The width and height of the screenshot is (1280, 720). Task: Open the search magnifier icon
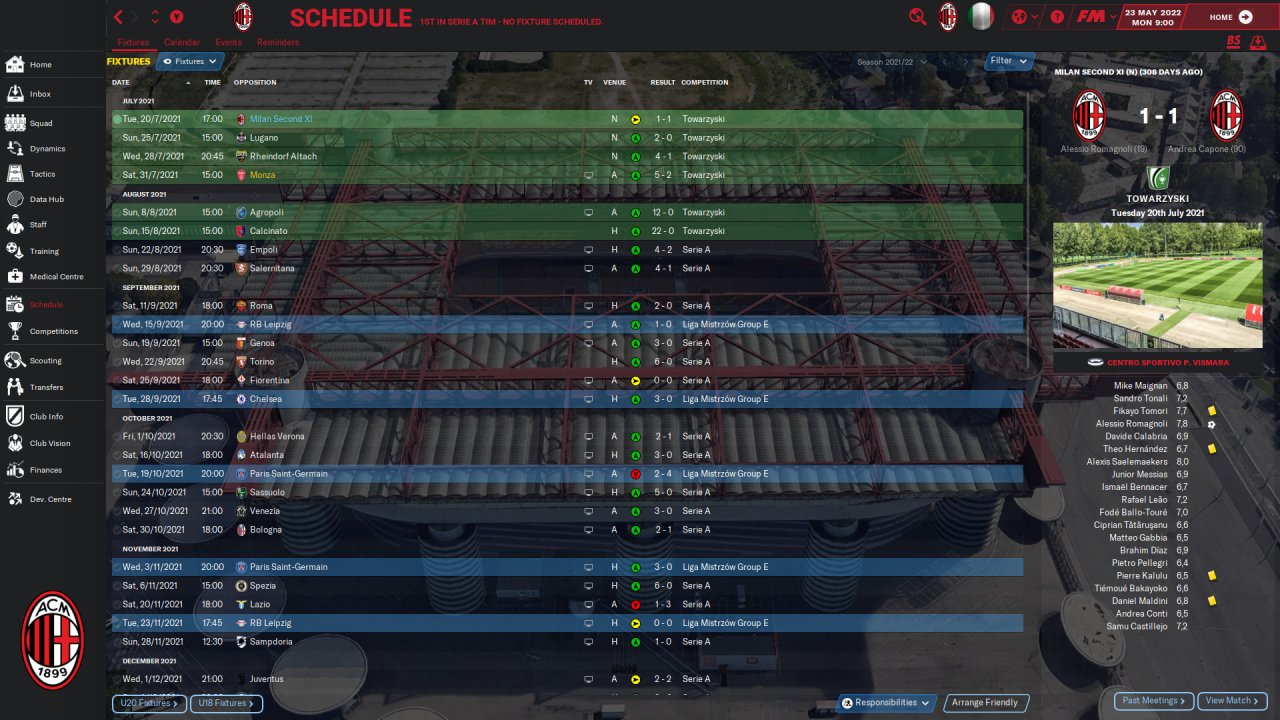point(917,17)
